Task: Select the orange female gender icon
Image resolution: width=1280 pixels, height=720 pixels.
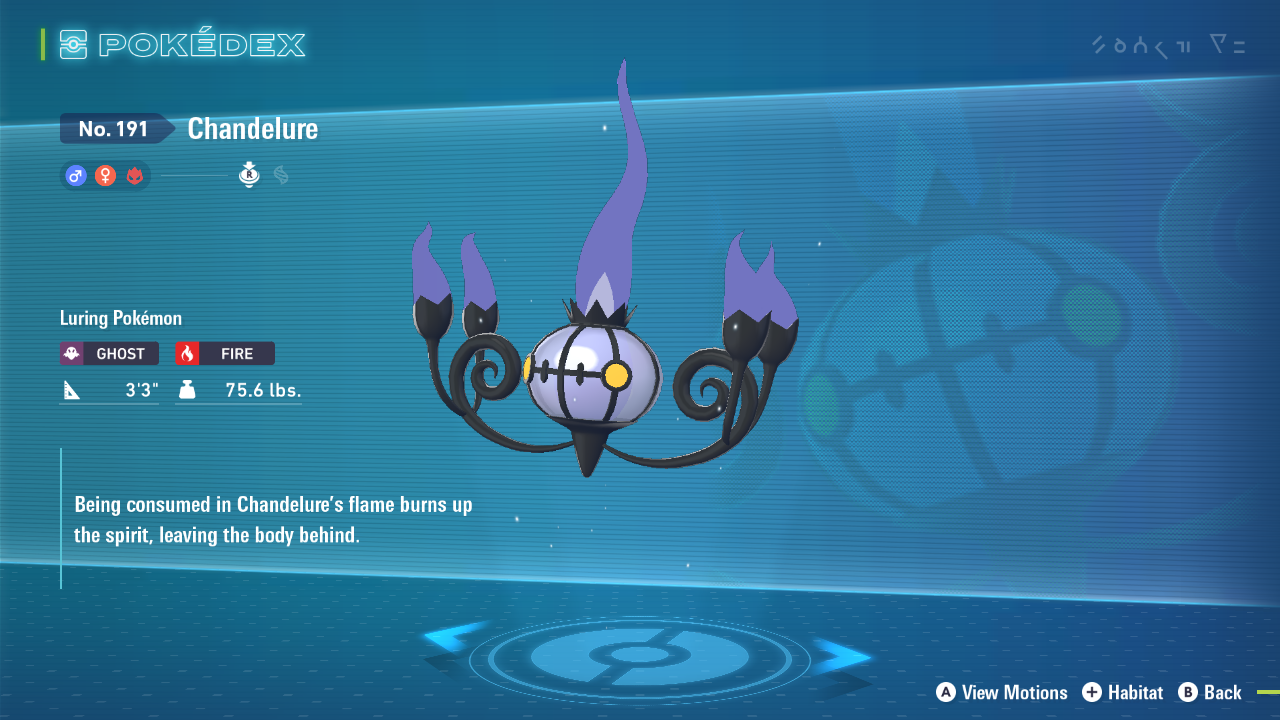Action: (105, 176)
